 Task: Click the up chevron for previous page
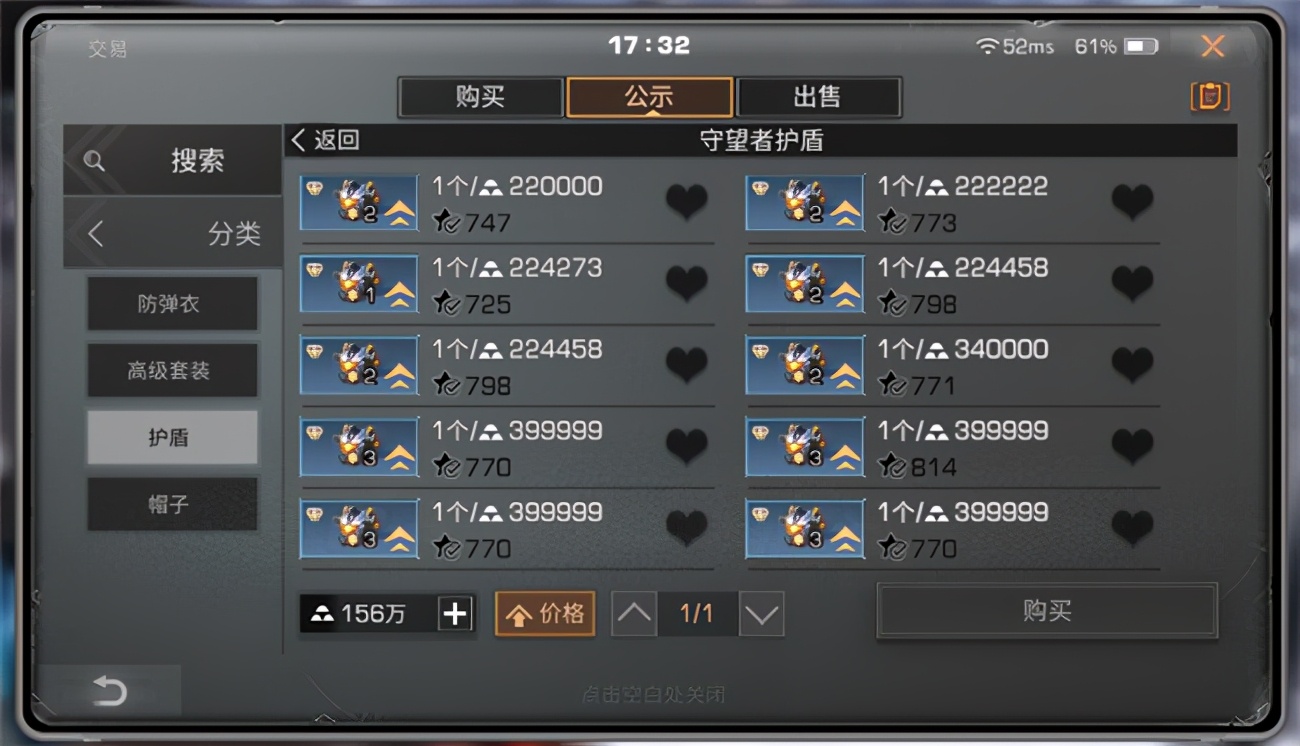pyautogui.click(x=634, y=614)
